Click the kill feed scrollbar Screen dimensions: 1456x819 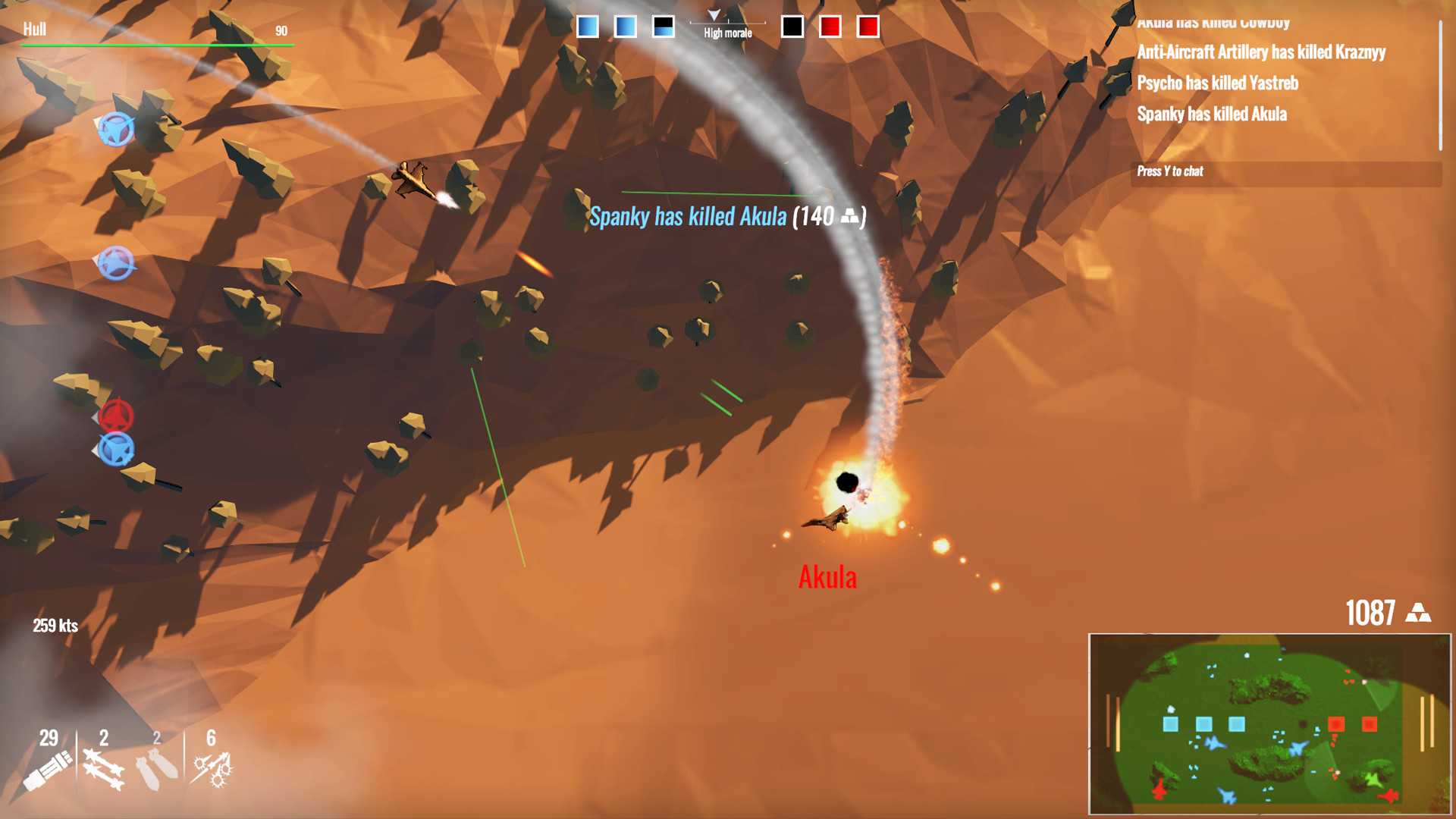click(1440, 85)
